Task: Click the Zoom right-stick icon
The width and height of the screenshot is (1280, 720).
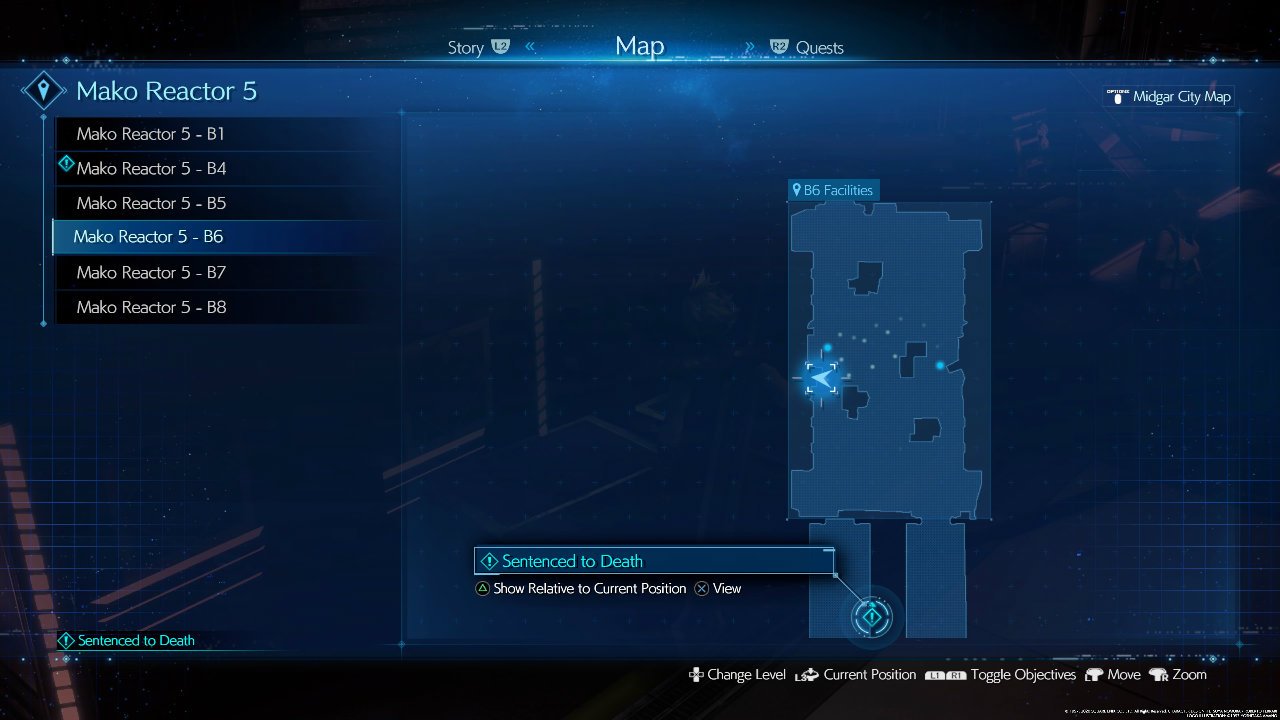Action: click(1159, 675)
